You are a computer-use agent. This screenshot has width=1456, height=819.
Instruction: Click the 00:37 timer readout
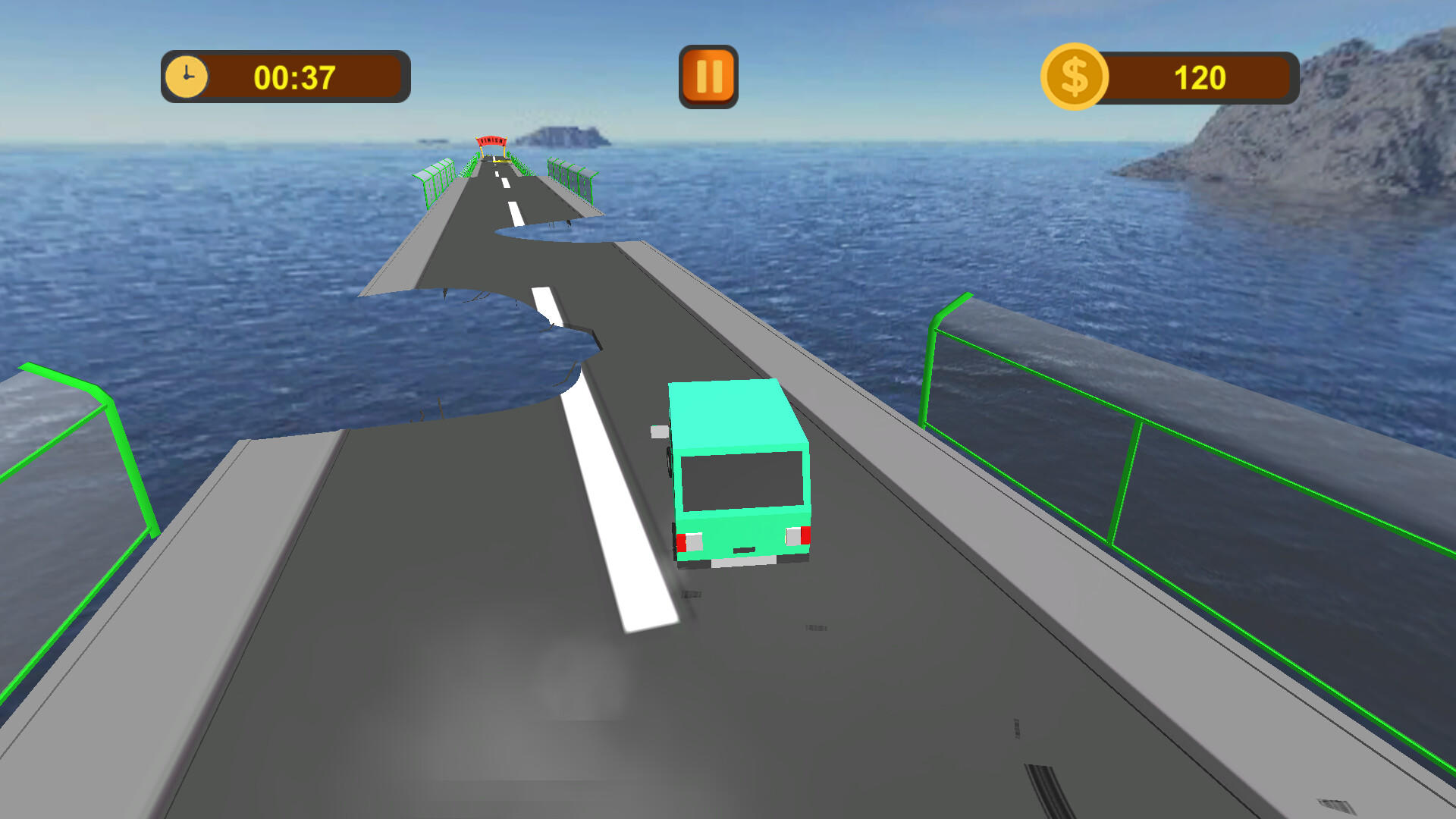click(296, 76)
